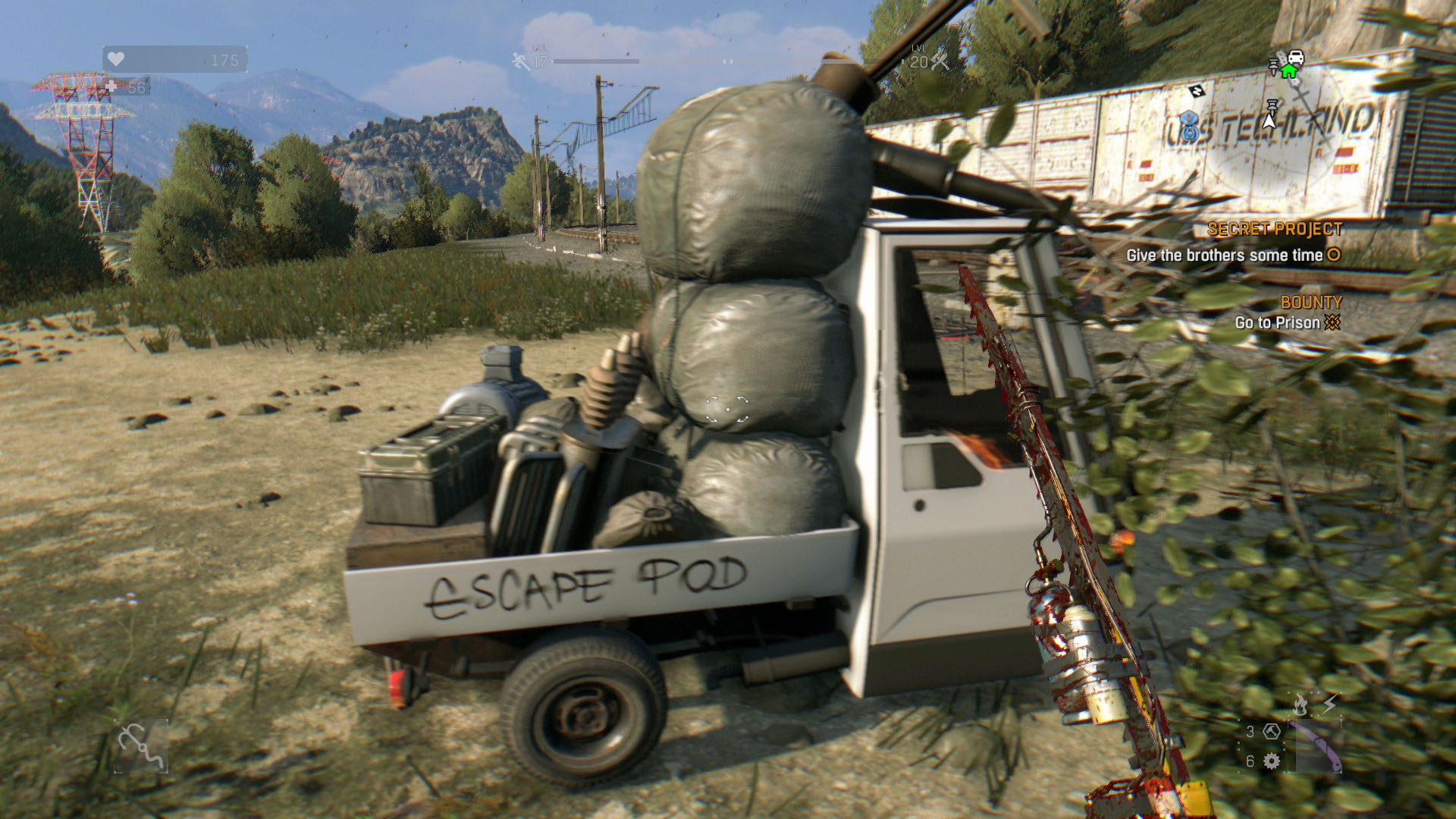Click the lightning bolt weapon-effect icon
The image size is (1456, 819).
tap(1329, 705)
